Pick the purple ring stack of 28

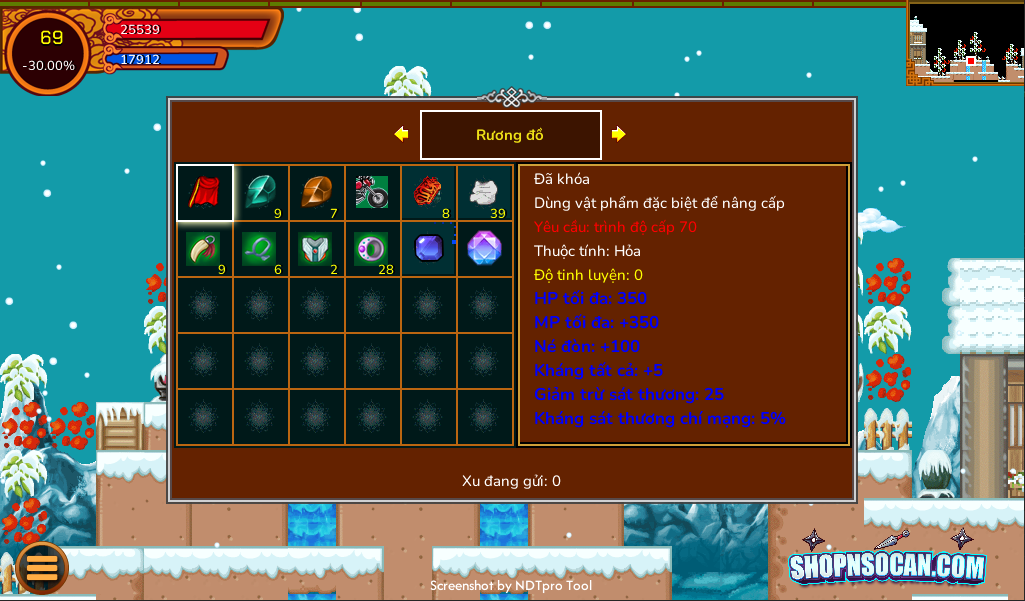coord(373,249)
